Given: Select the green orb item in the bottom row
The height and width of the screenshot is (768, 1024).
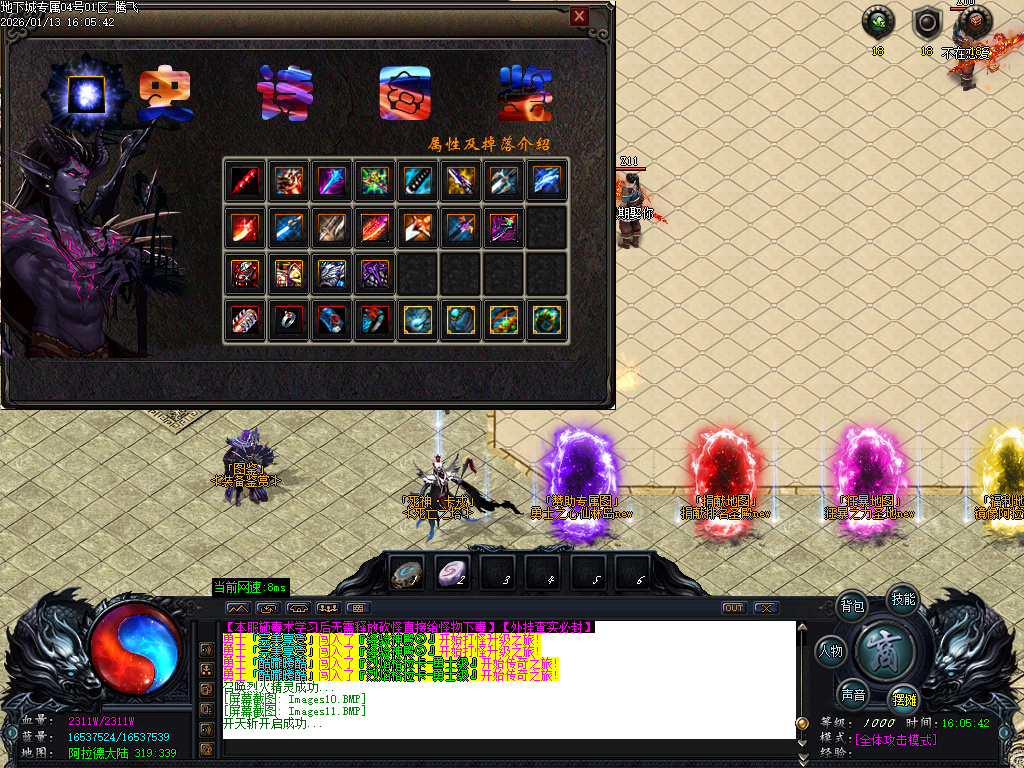Looking at the screenshot, I should tap(546, 320).
